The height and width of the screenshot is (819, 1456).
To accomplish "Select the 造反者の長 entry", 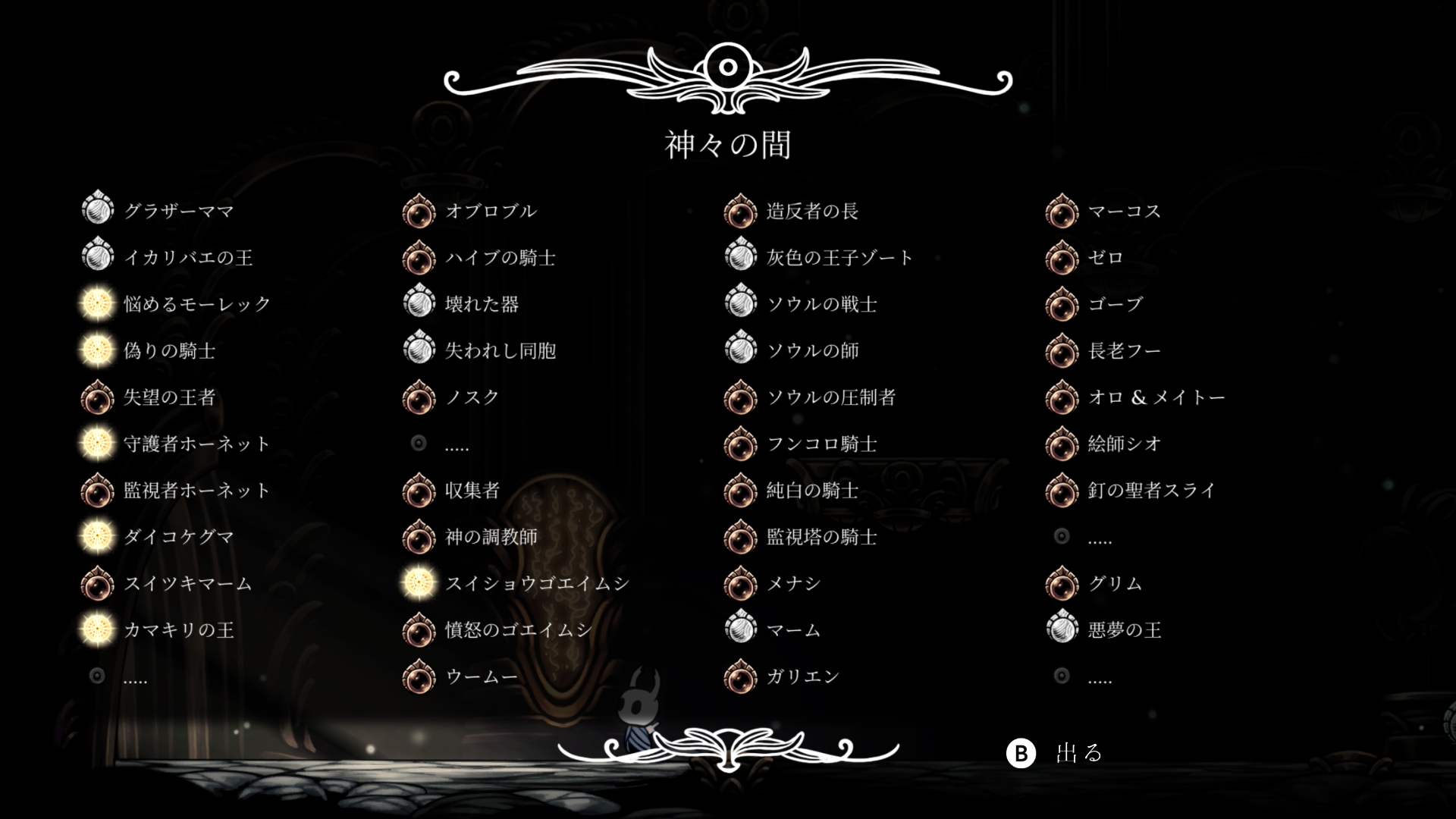I will [812, 211].
